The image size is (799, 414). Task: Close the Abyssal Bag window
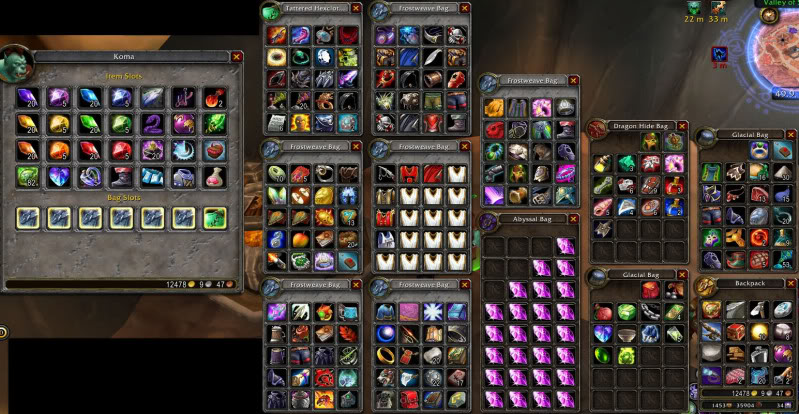[x=572, y=219]
